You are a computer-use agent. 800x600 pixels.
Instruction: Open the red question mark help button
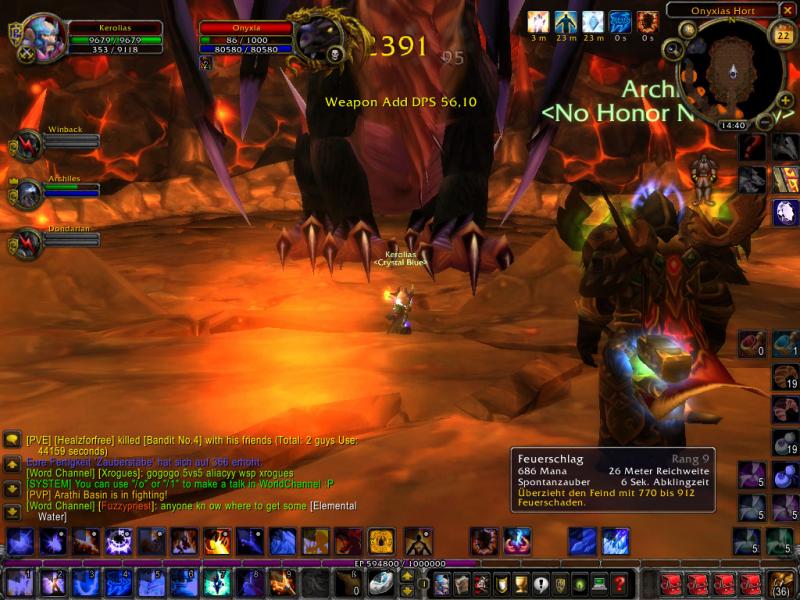620,583
